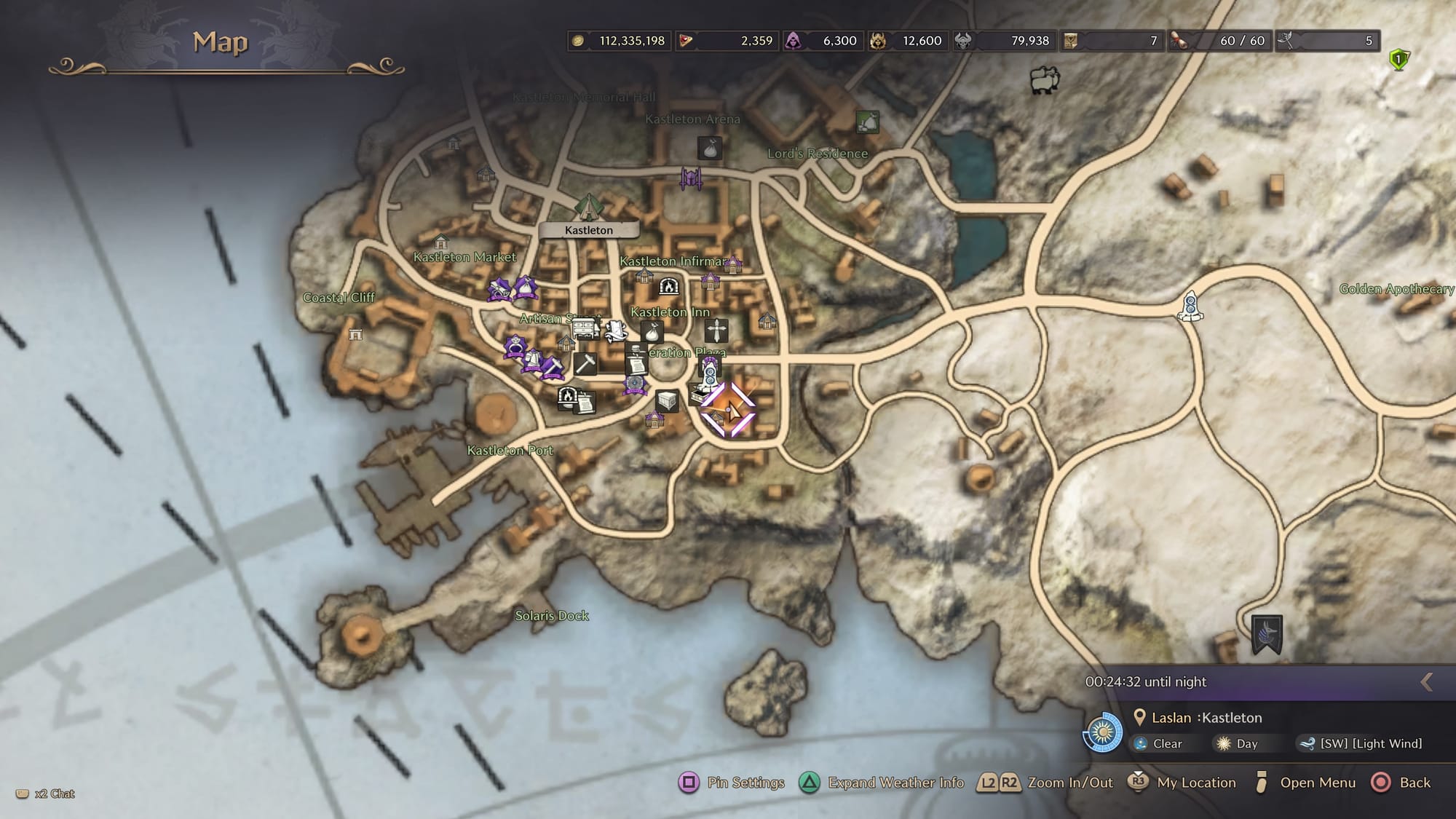1456x819 pixels.
Task: Click the green level 1 shield badge
Action: coord(1398,59)
